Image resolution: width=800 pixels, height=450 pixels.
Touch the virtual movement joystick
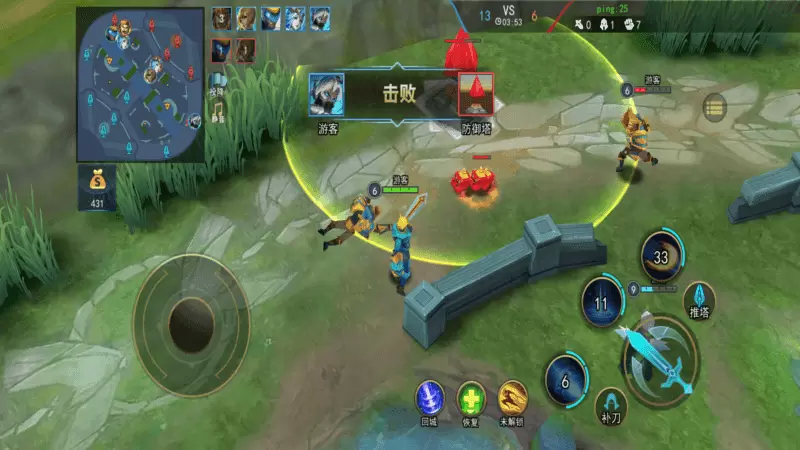pyautogui.click(x=190, y=323)
